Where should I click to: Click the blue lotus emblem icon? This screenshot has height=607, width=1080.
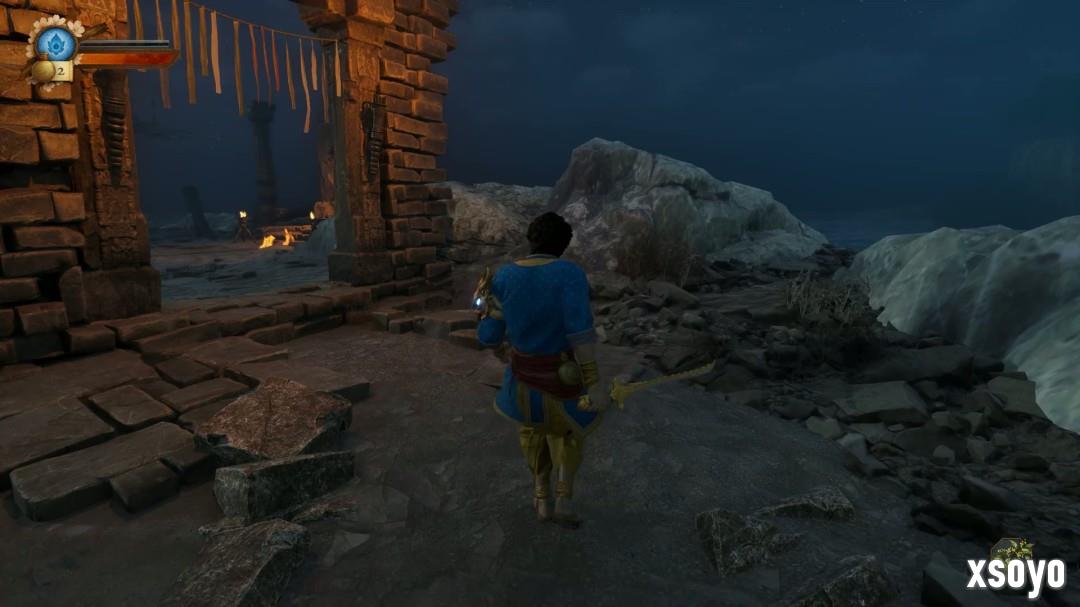[56, 42]
